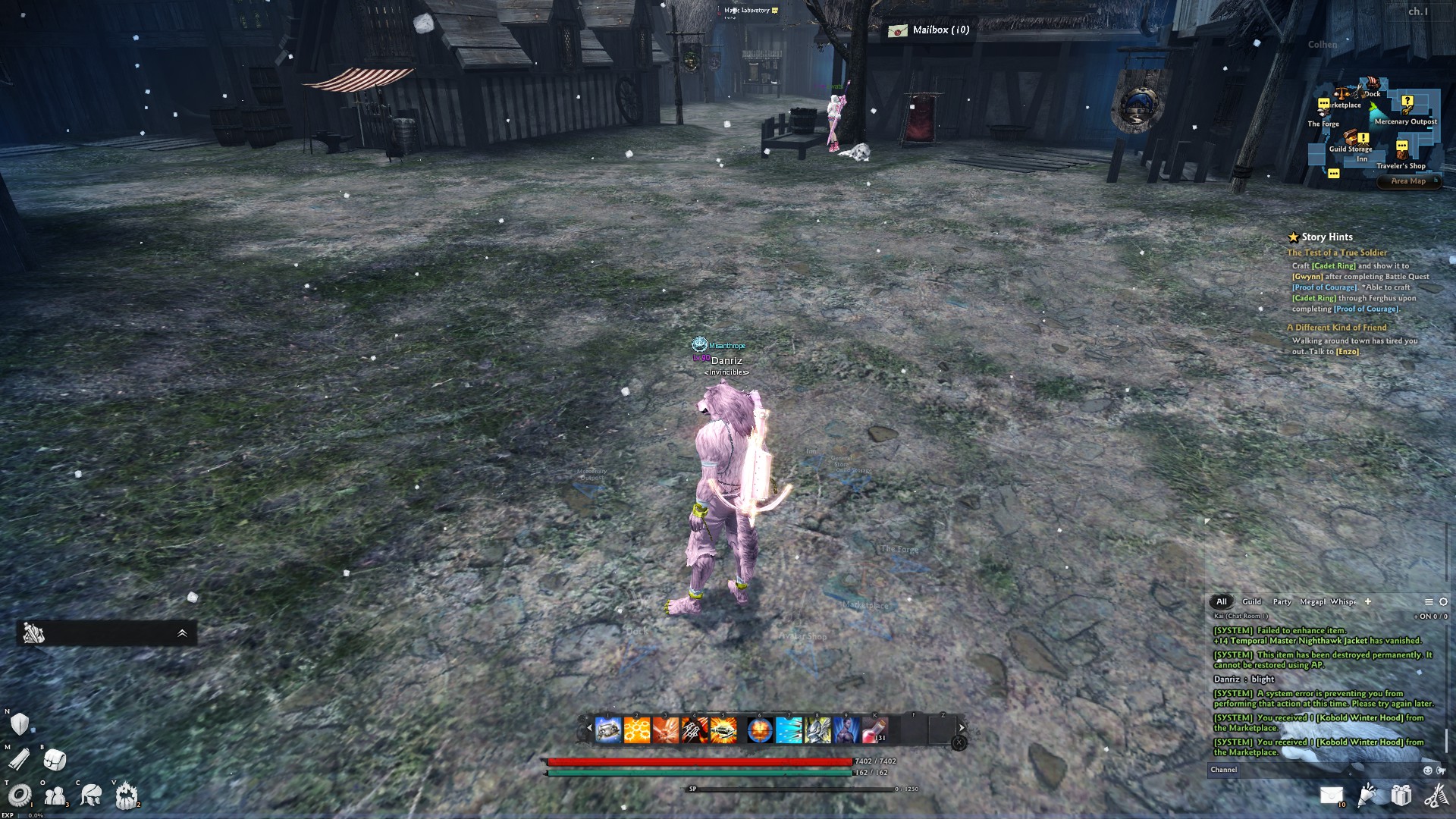Image resolution: width=1456 pixels, height=819 pixels.
Task: Collapse the left panel using the chevron
Action: pos(180,631)
